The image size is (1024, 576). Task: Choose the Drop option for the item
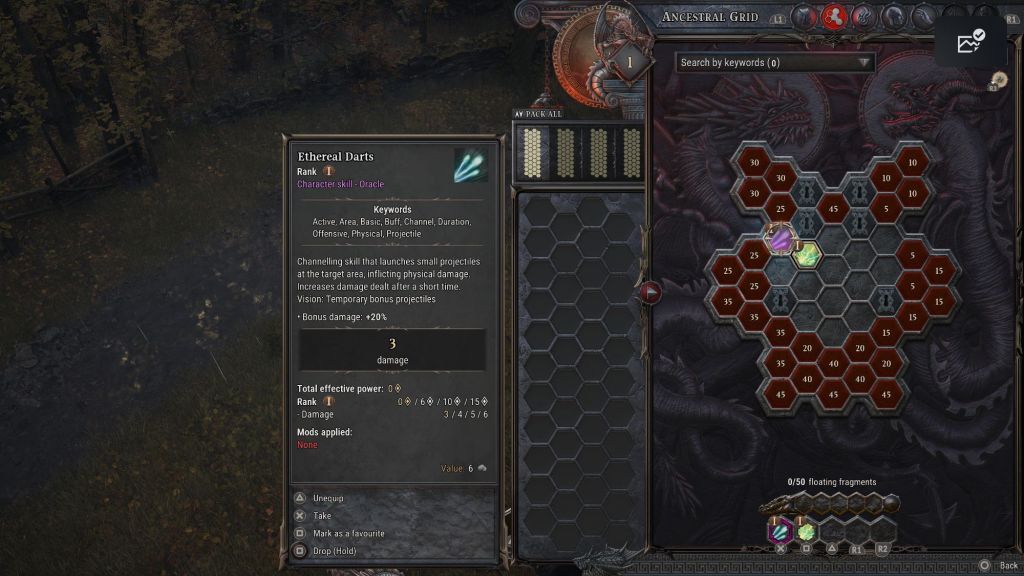(x=334, y=551)
